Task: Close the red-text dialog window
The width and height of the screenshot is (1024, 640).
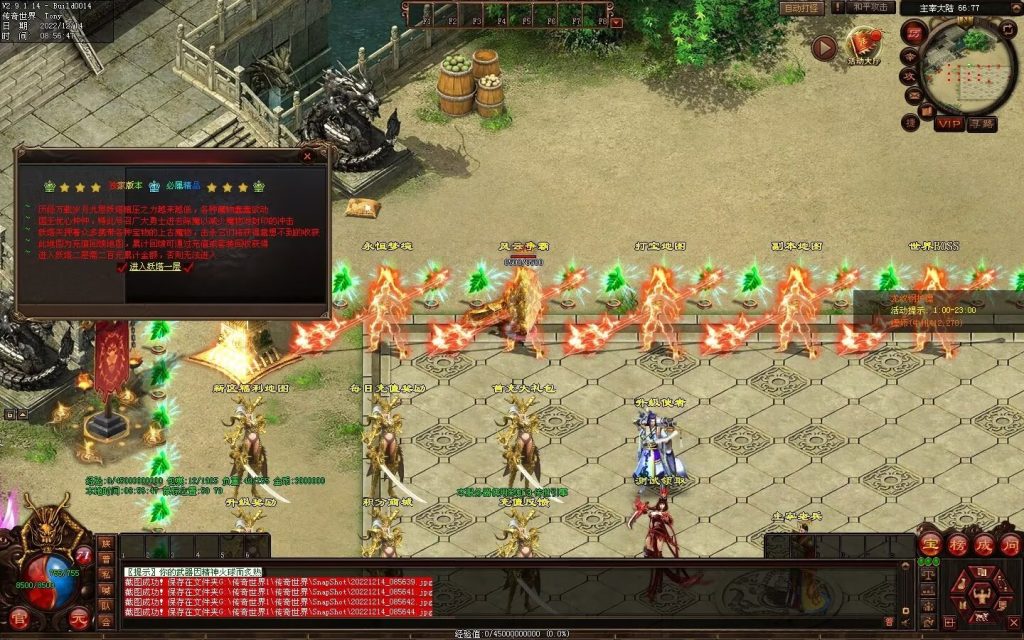Action: pos(307,156)
